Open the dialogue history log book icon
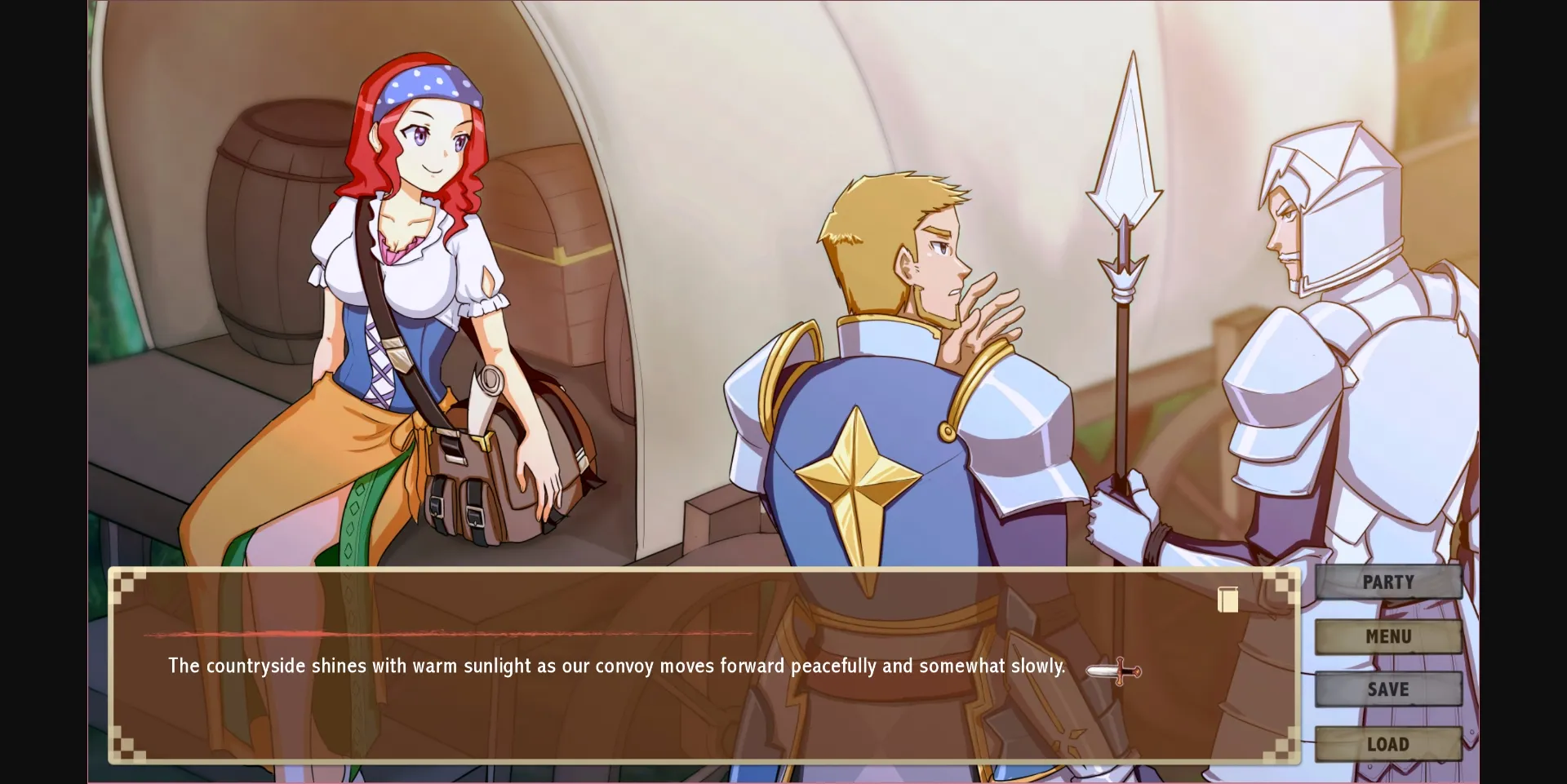This screenshot has width=1567, height=784. [1227, 600]
